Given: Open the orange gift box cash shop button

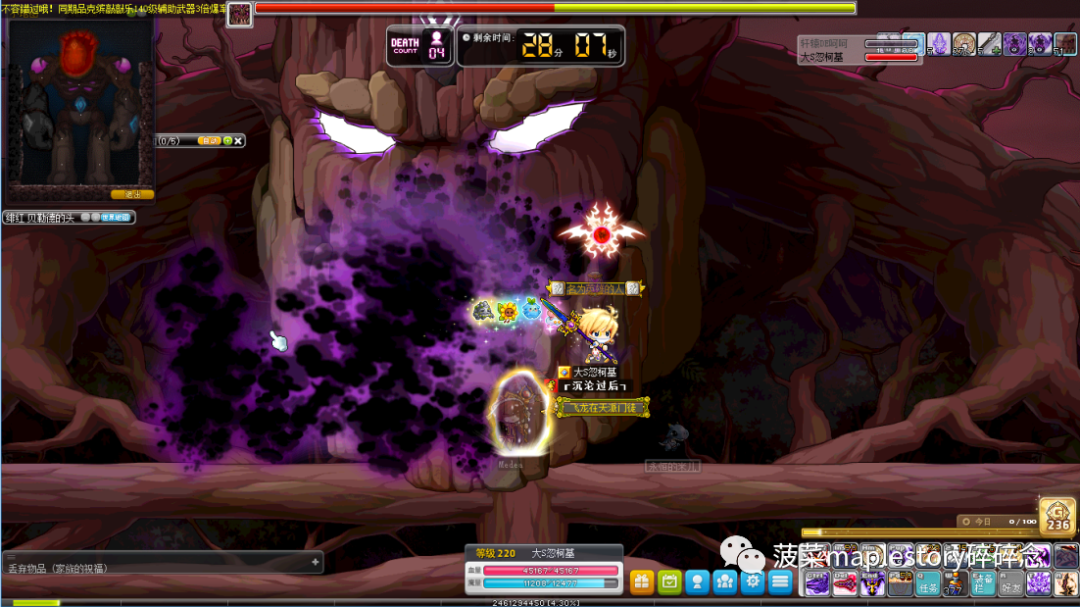Looking at the screenshot, I should [x=641, y=581].
